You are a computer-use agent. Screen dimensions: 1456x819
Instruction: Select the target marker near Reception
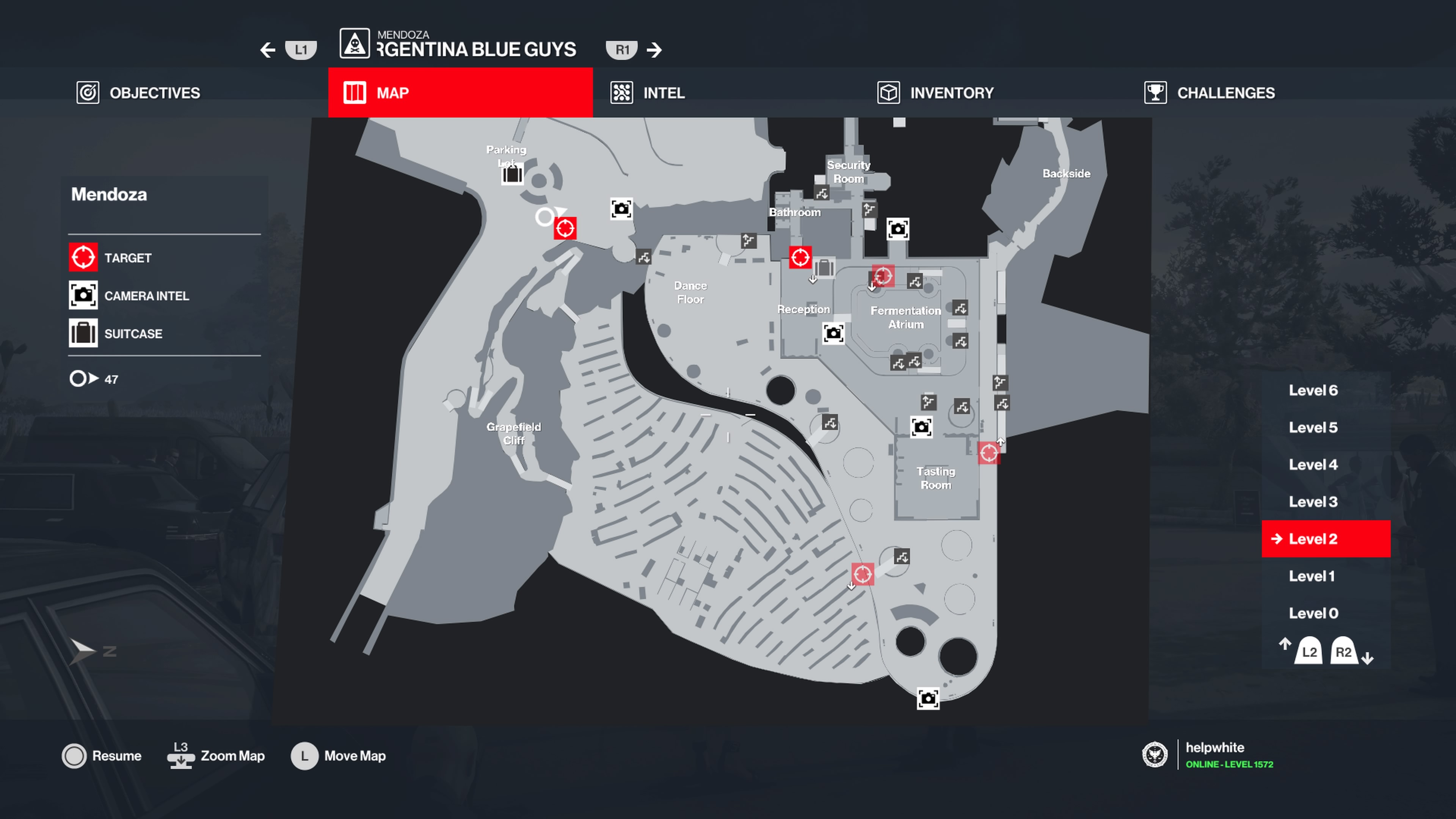coord(800,258)
